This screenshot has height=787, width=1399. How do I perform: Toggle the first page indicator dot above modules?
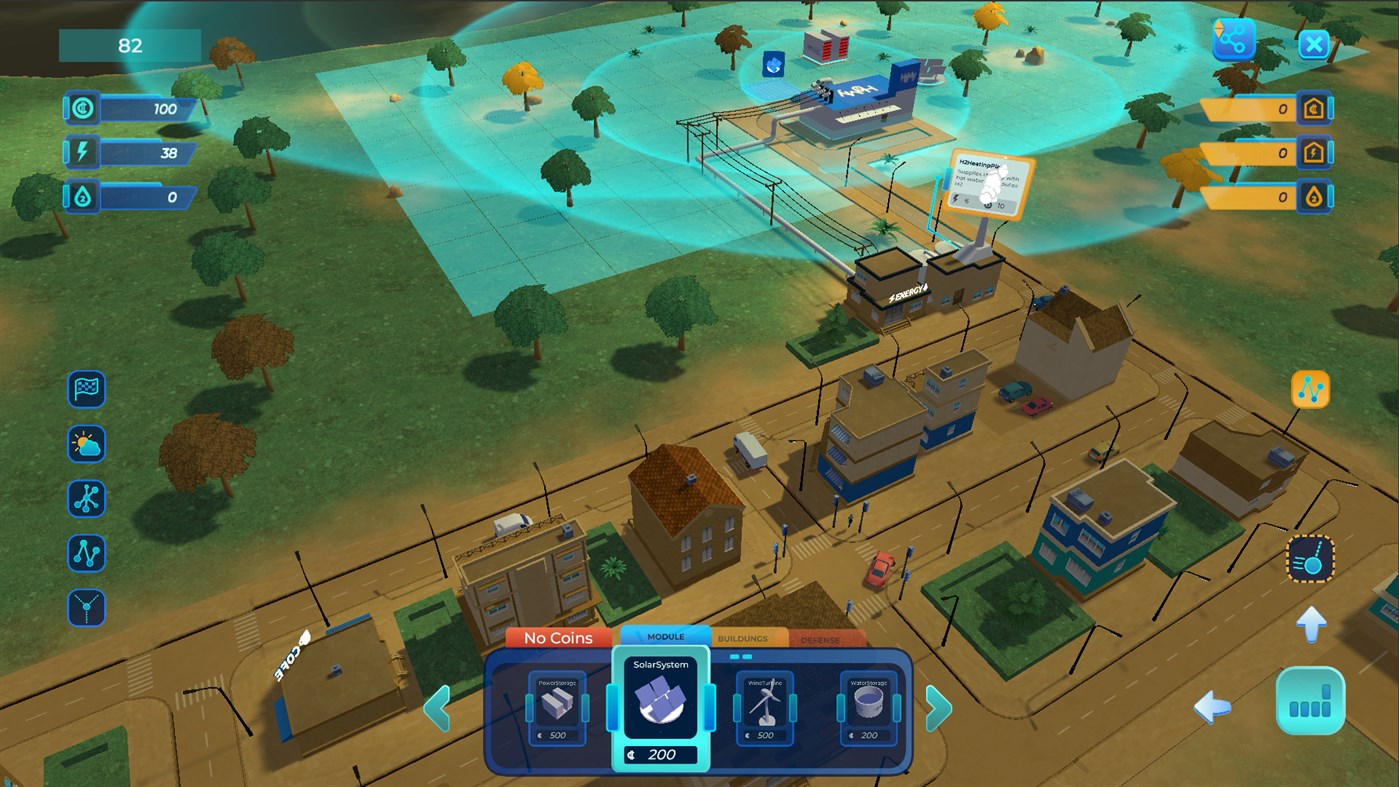point(734,657)
